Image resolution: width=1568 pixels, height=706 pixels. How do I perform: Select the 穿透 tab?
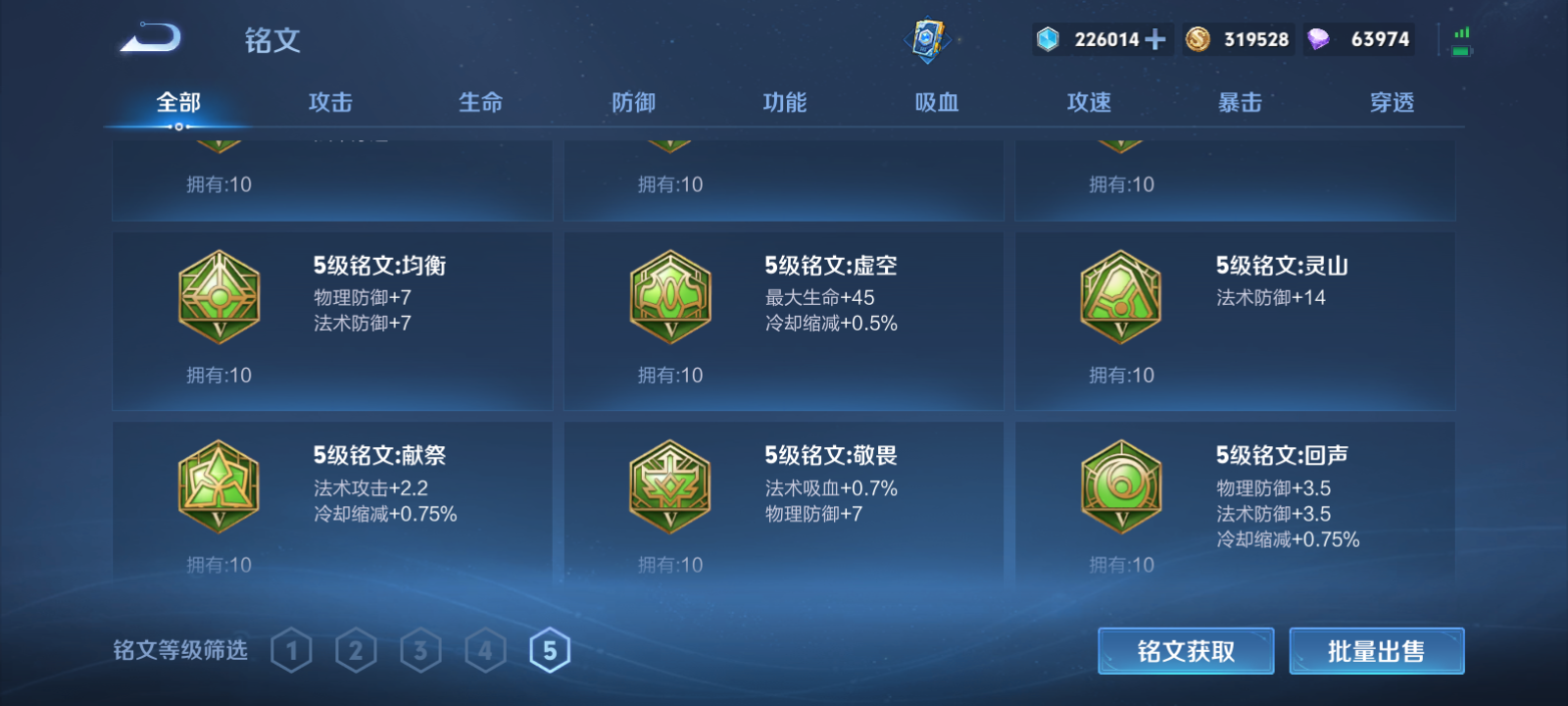coord(1392,101)
